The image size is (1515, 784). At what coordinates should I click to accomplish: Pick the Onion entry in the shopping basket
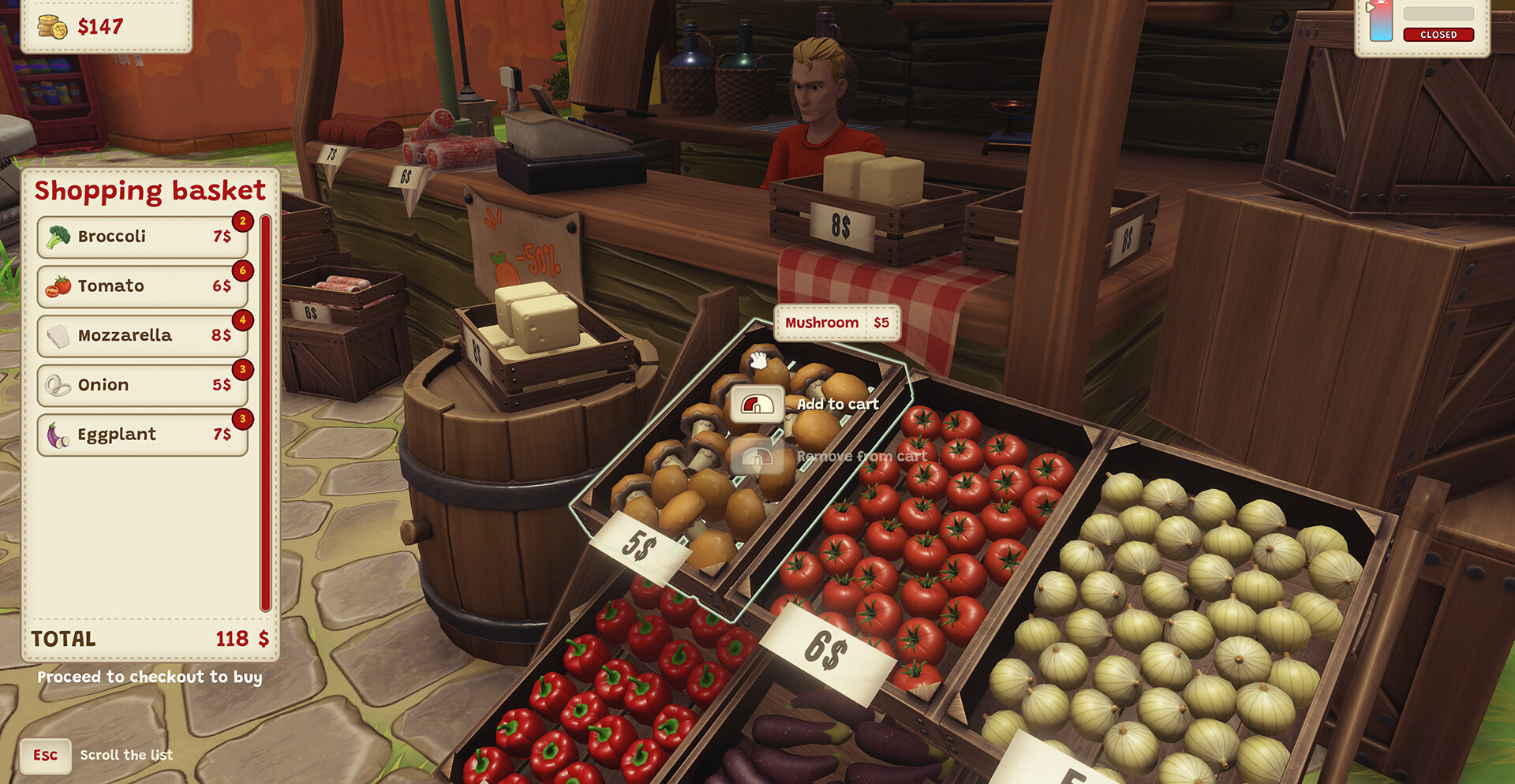[142, 385]
